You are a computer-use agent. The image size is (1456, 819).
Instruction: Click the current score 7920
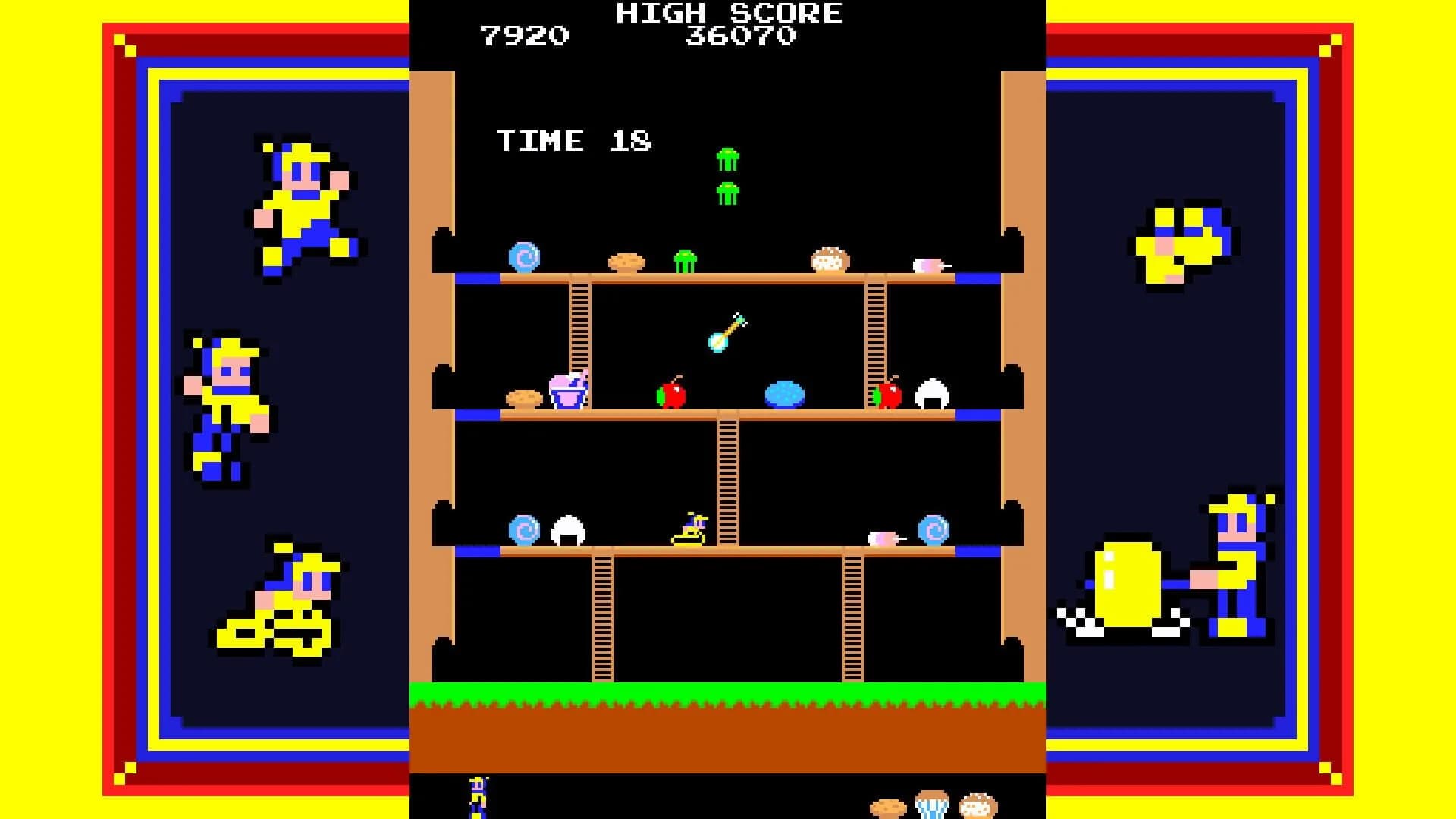(x=526, y=32)
